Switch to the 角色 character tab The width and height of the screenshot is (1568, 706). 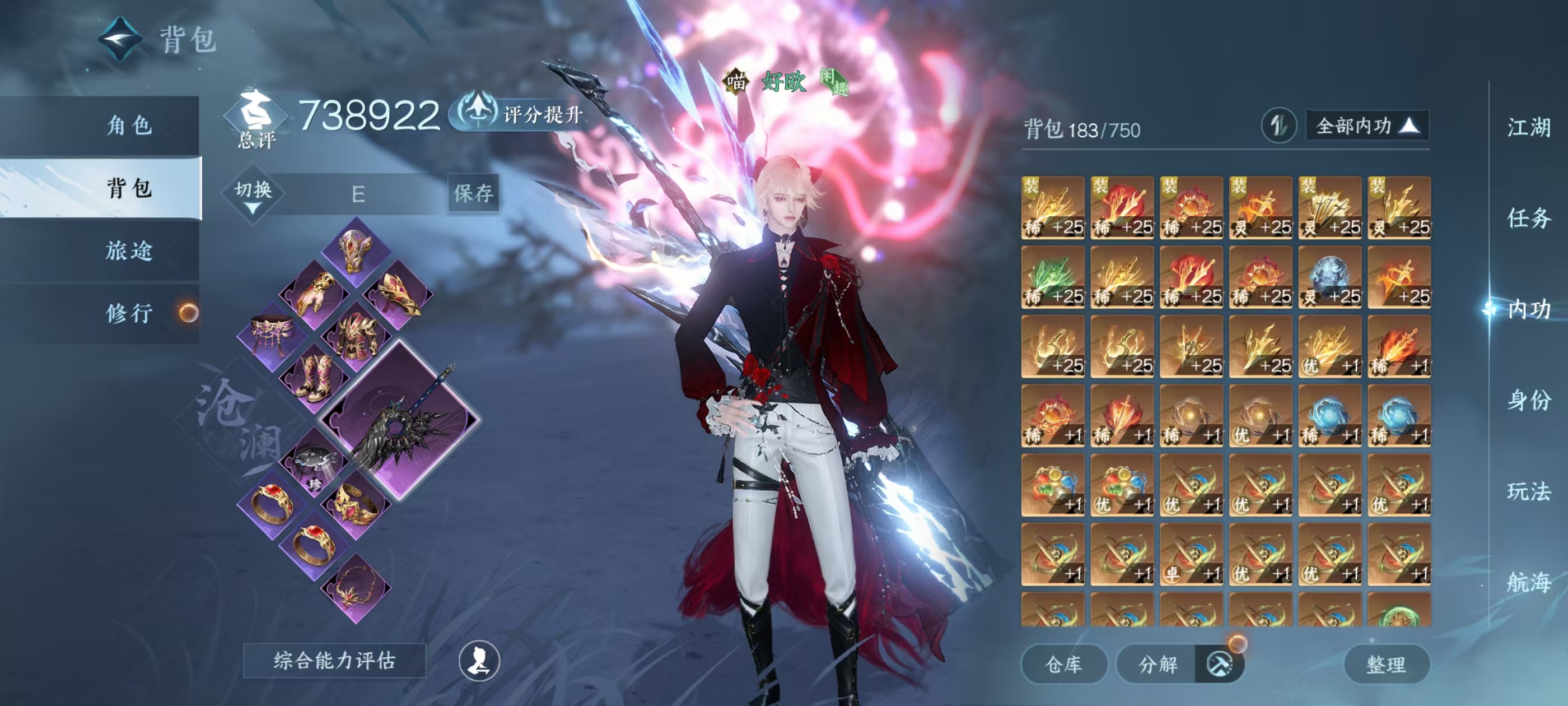[128, 126]
